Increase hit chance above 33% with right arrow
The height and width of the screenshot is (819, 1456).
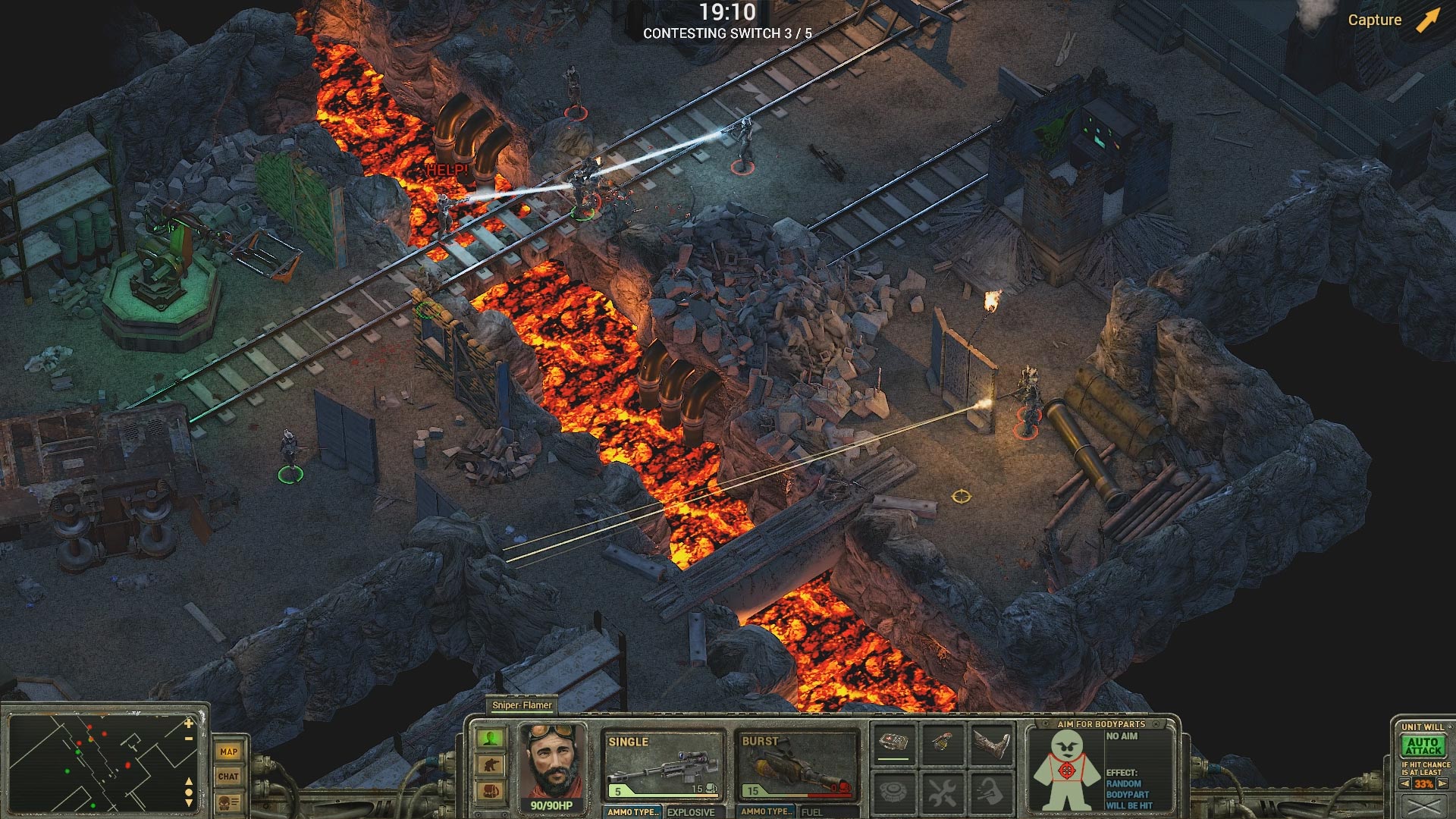pos(1442,783)
